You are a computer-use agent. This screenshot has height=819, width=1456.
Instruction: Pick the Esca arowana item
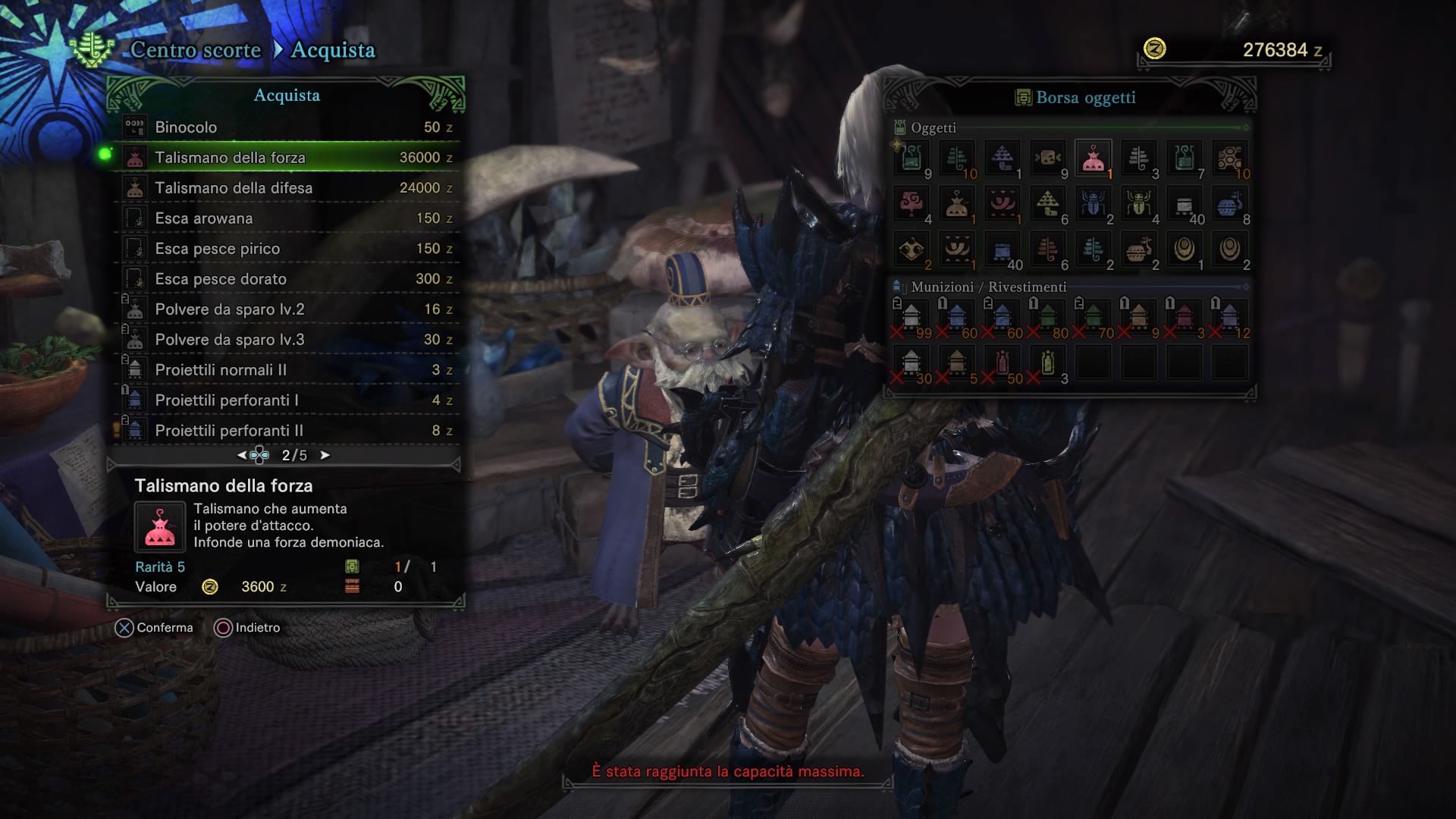[288, 218]
